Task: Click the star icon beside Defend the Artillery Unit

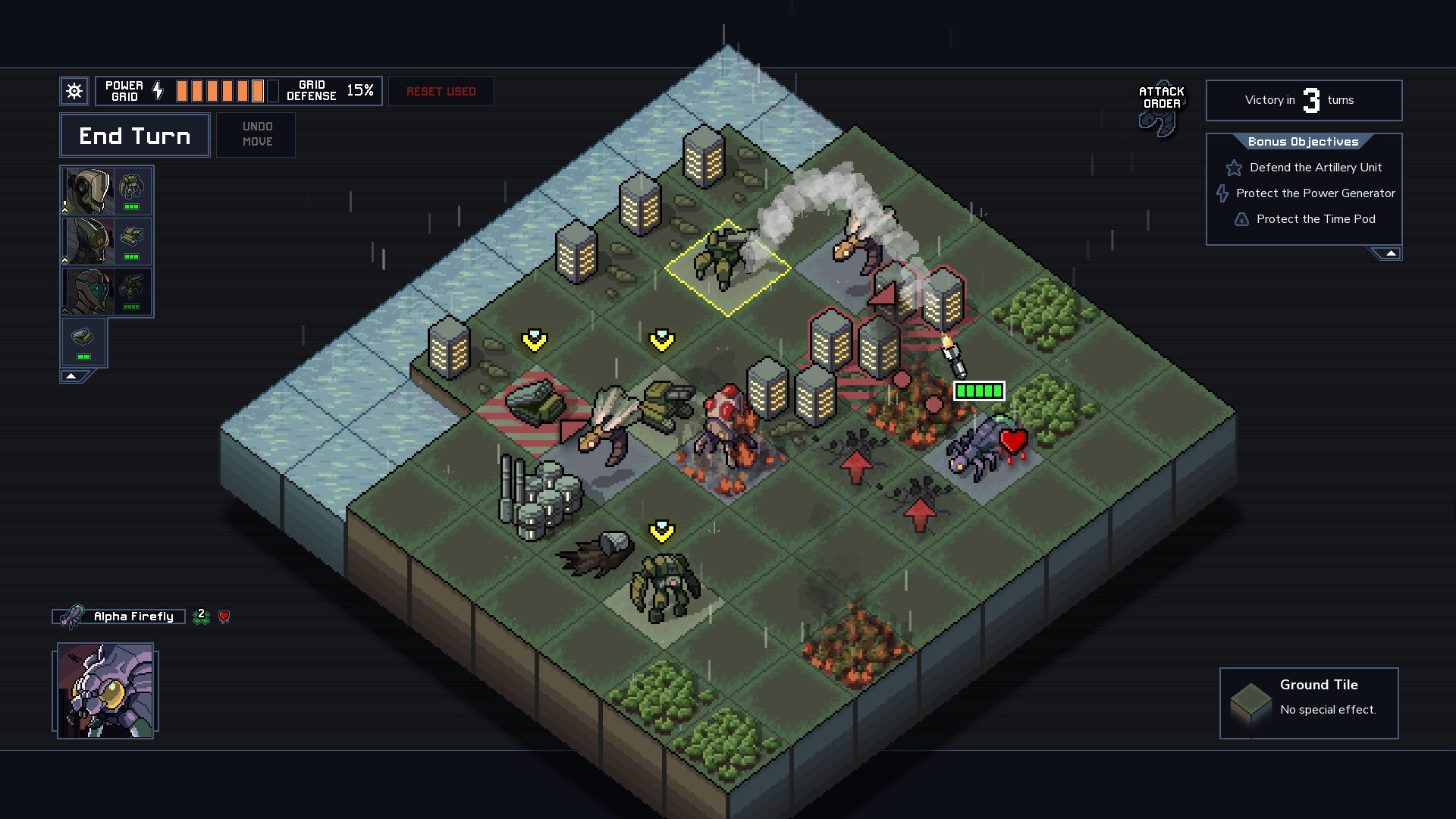Action: pos(1234,168)
